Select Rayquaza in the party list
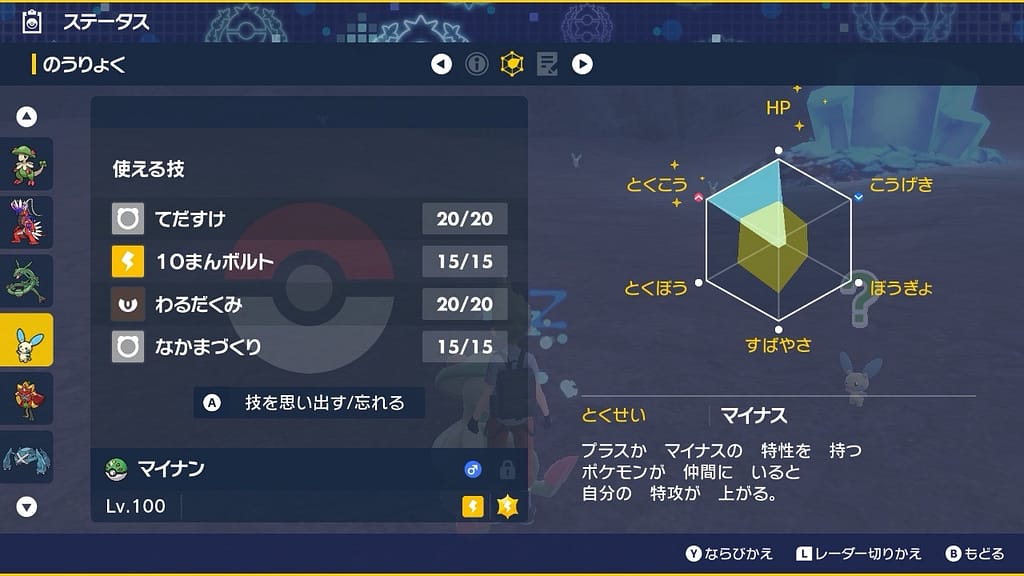The image size is (1024, 576). pos(26,281)
